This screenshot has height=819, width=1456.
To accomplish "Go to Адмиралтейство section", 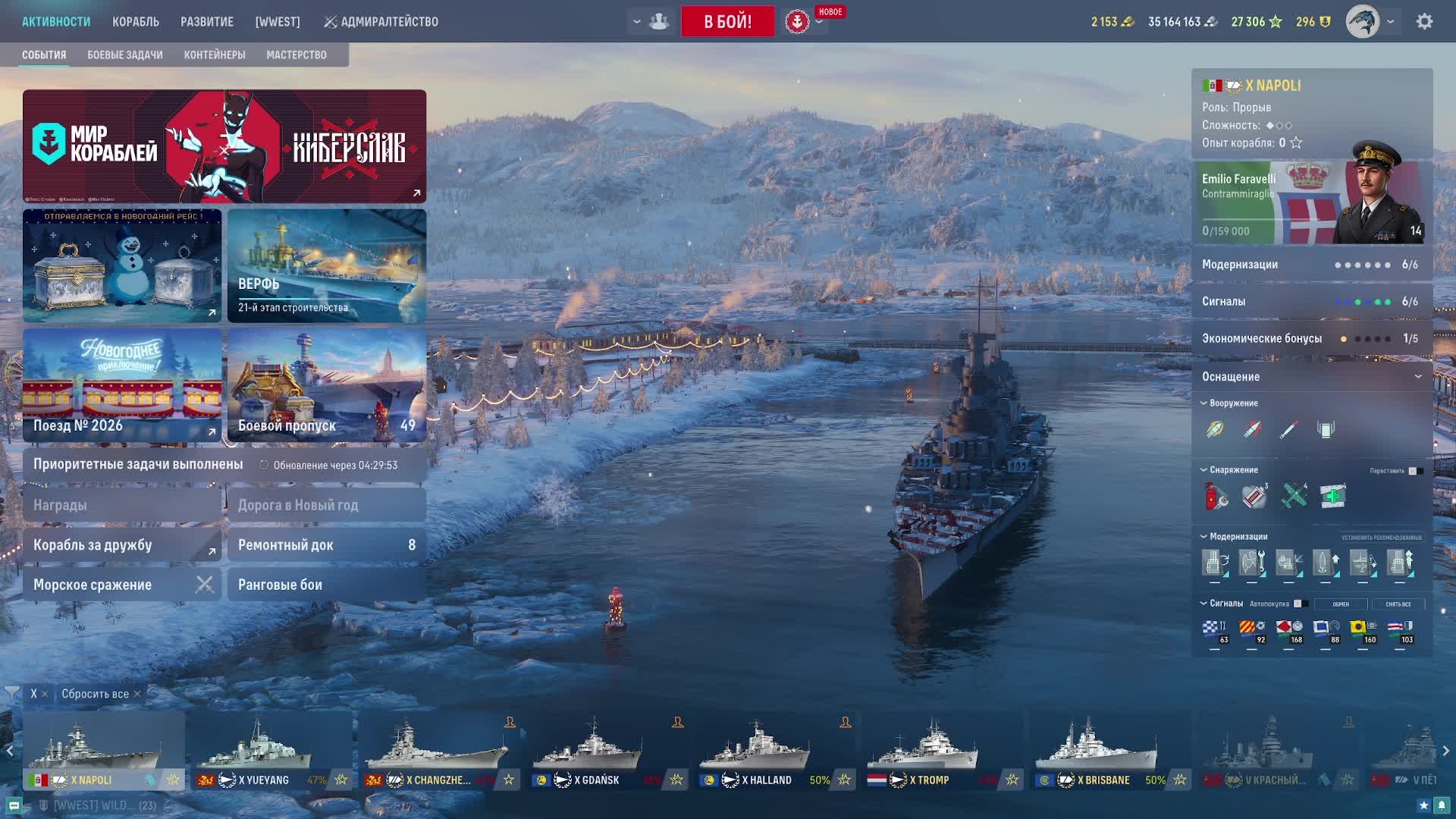I will coord(381,22).
